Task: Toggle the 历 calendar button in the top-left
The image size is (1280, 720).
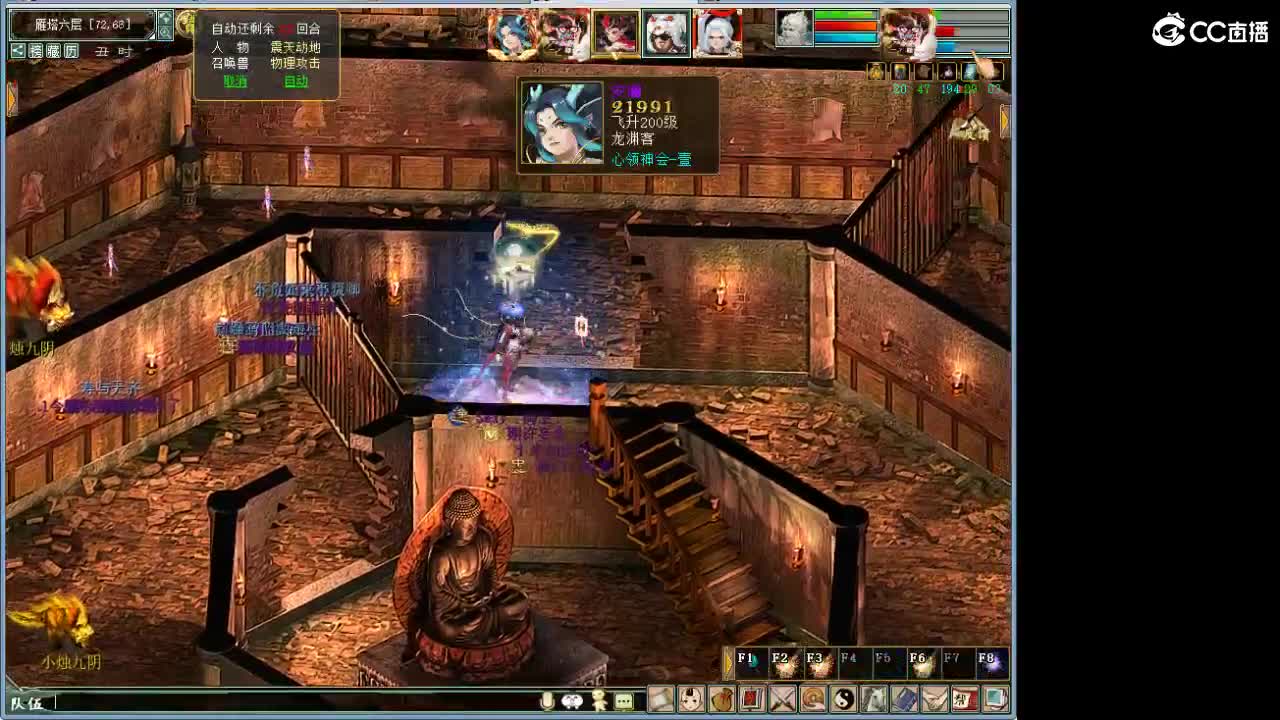Action: click(x=71, y=51)
